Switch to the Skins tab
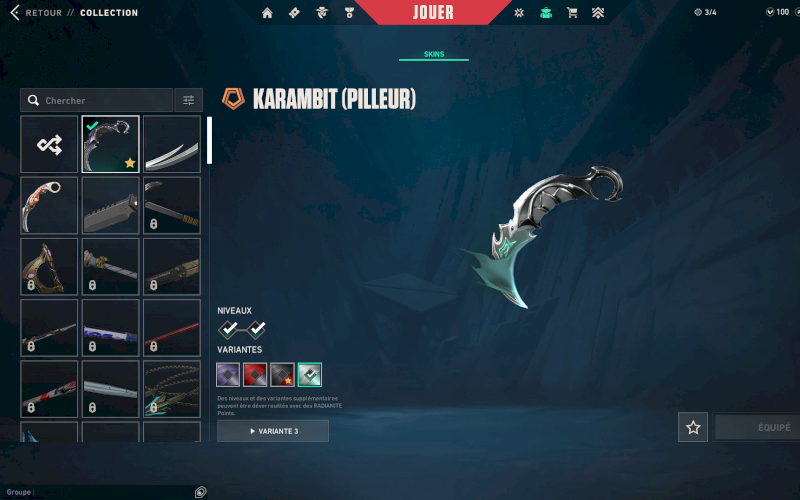The width and height of the screenshot is (800, 500). (x=434, y=54)
